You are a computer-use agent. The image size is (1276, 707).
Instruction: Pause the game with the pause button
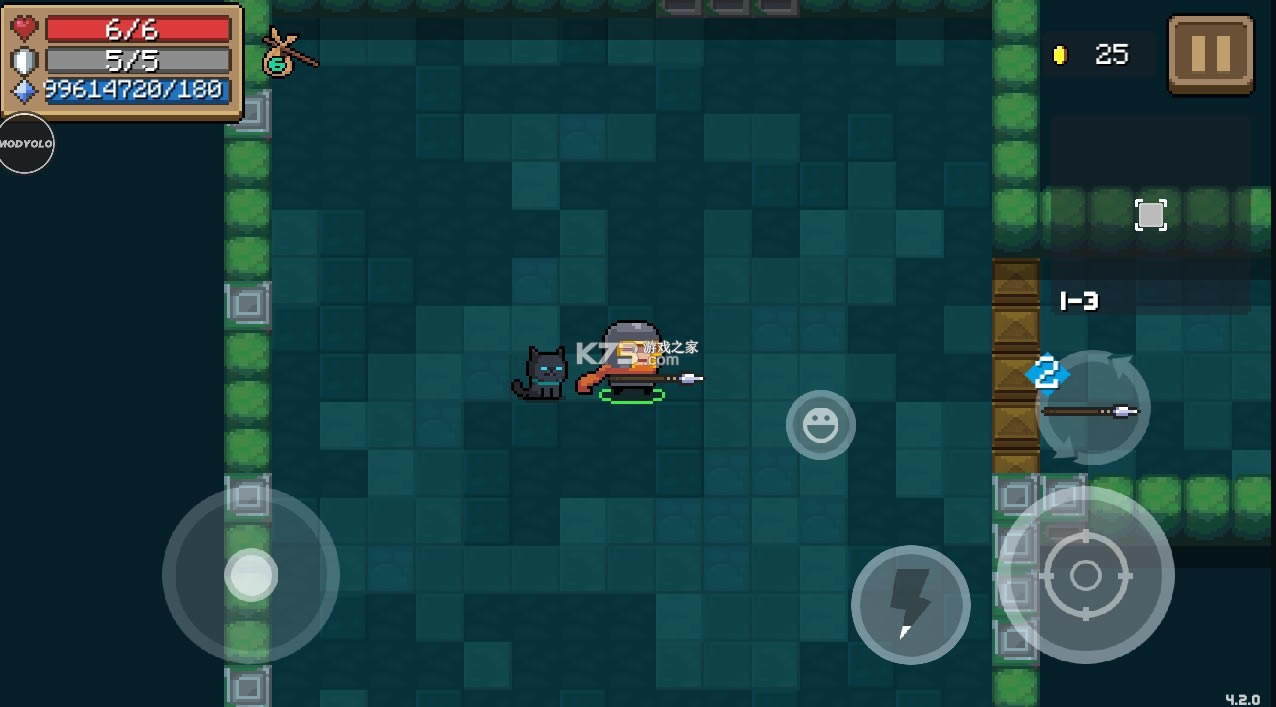pyautogui.click(x=1210, y=55)
